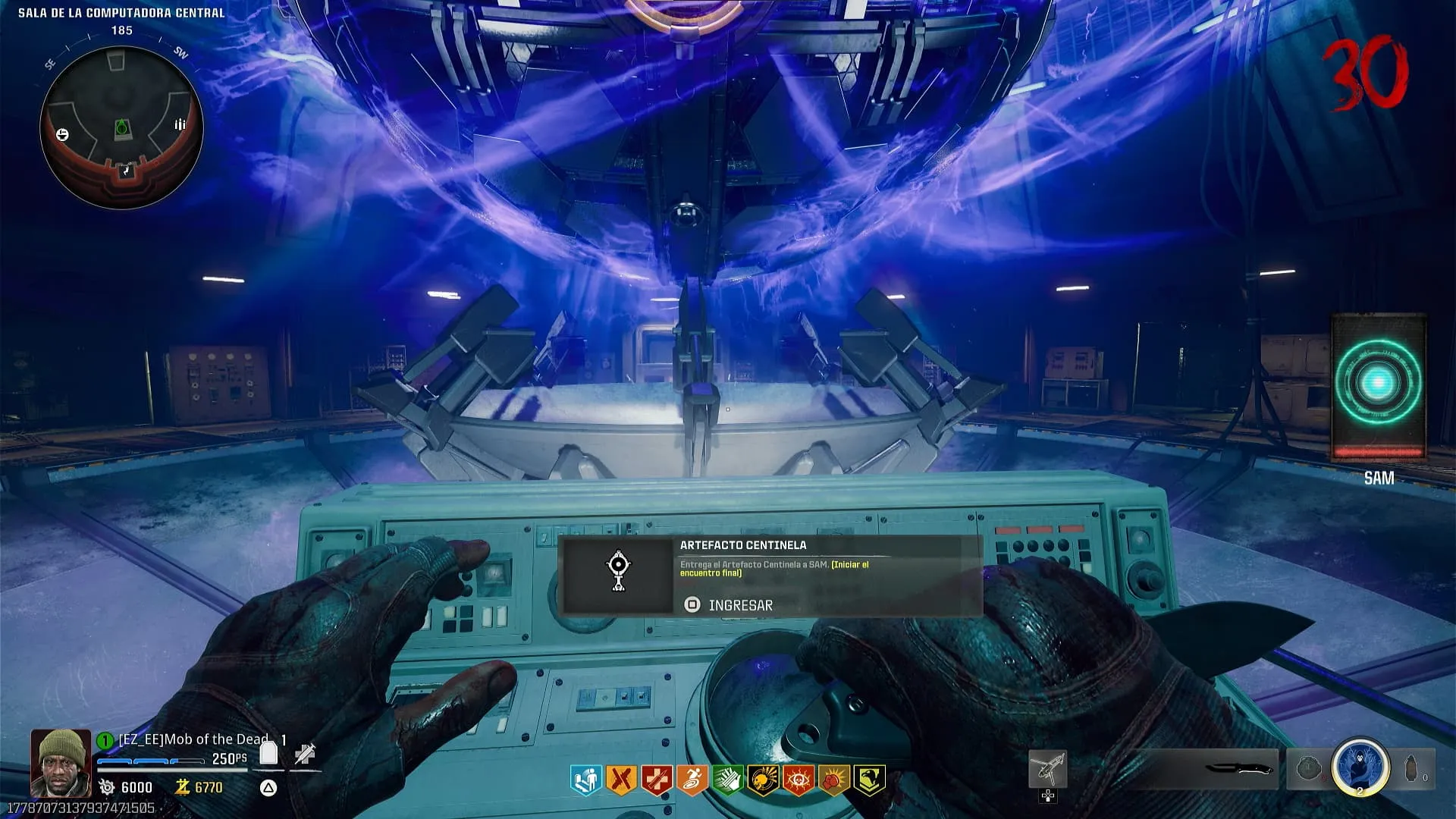Select the armor plate icon
Screen dimensions: 1456x819
tap(268, 753)
